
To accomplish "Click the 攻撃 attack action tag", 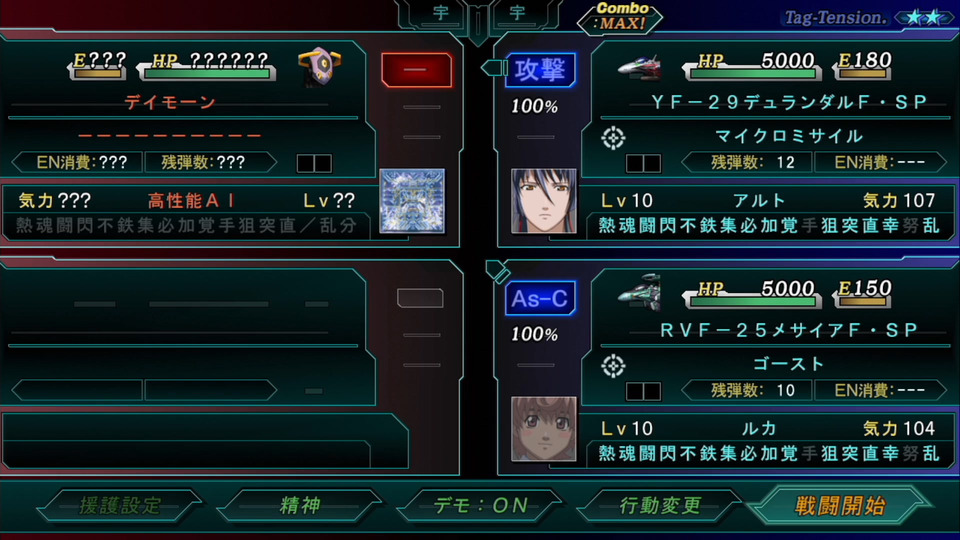I will coord(540,70).
